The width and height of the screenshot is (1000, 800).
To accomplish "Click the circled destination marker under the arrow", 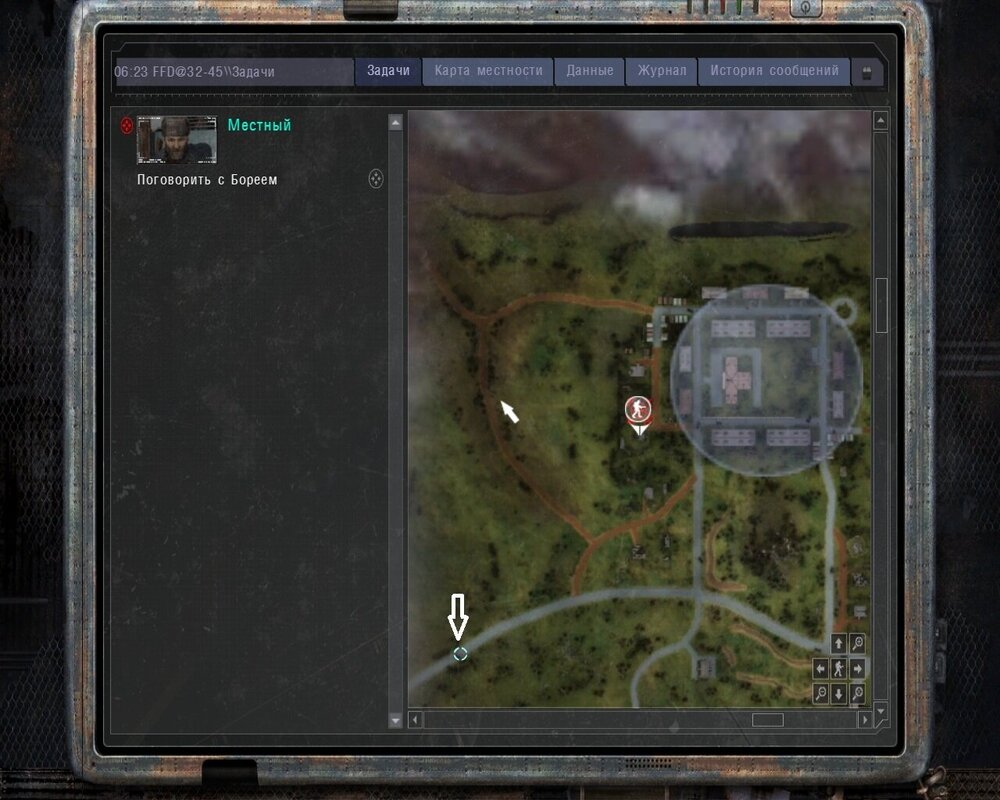I will (460, 654).
